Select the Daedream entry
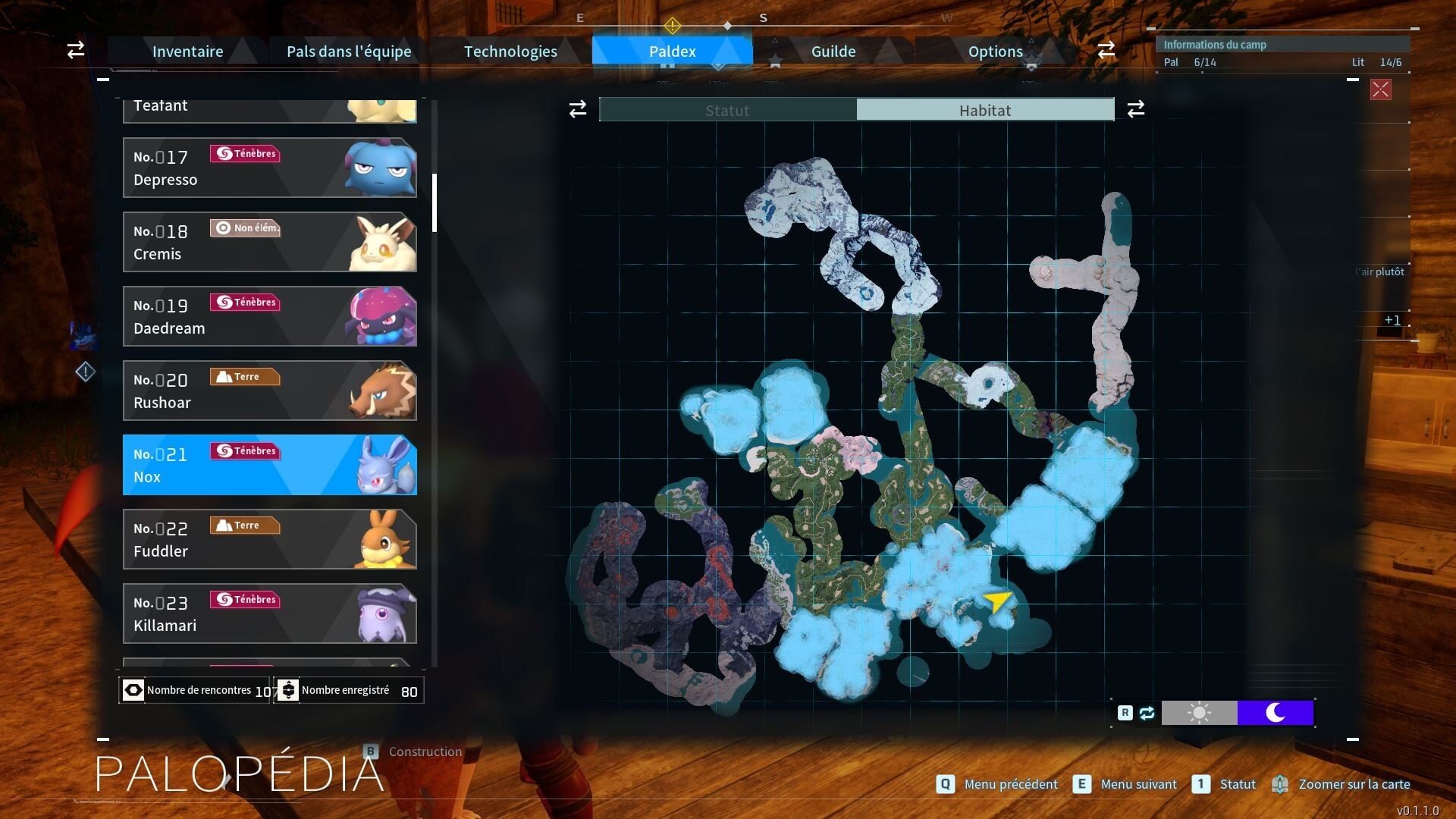 coord(269,316)
